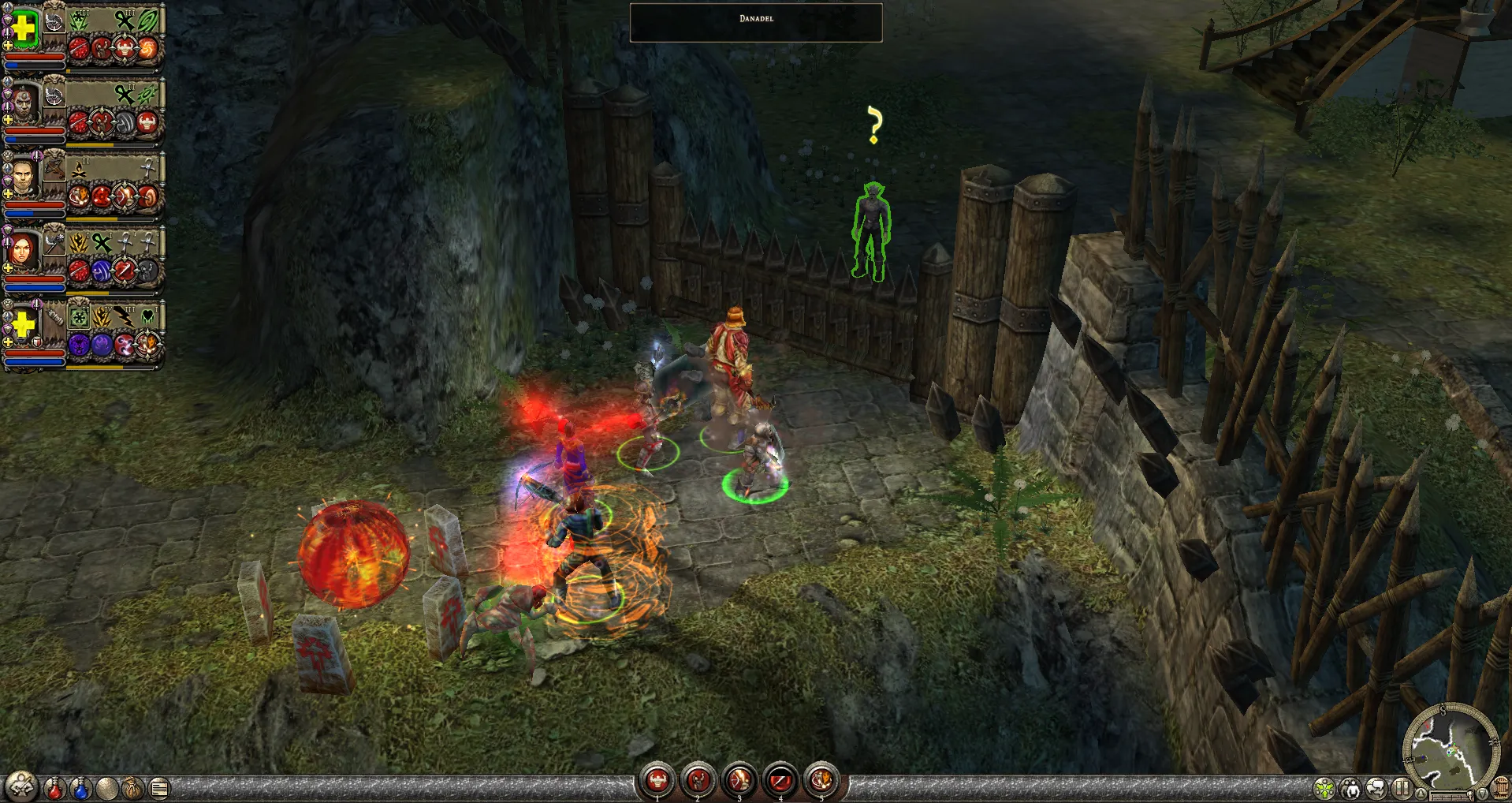Toggle the green party formation arrows button
The image size is (1512, 803).
click(1324, 788)
